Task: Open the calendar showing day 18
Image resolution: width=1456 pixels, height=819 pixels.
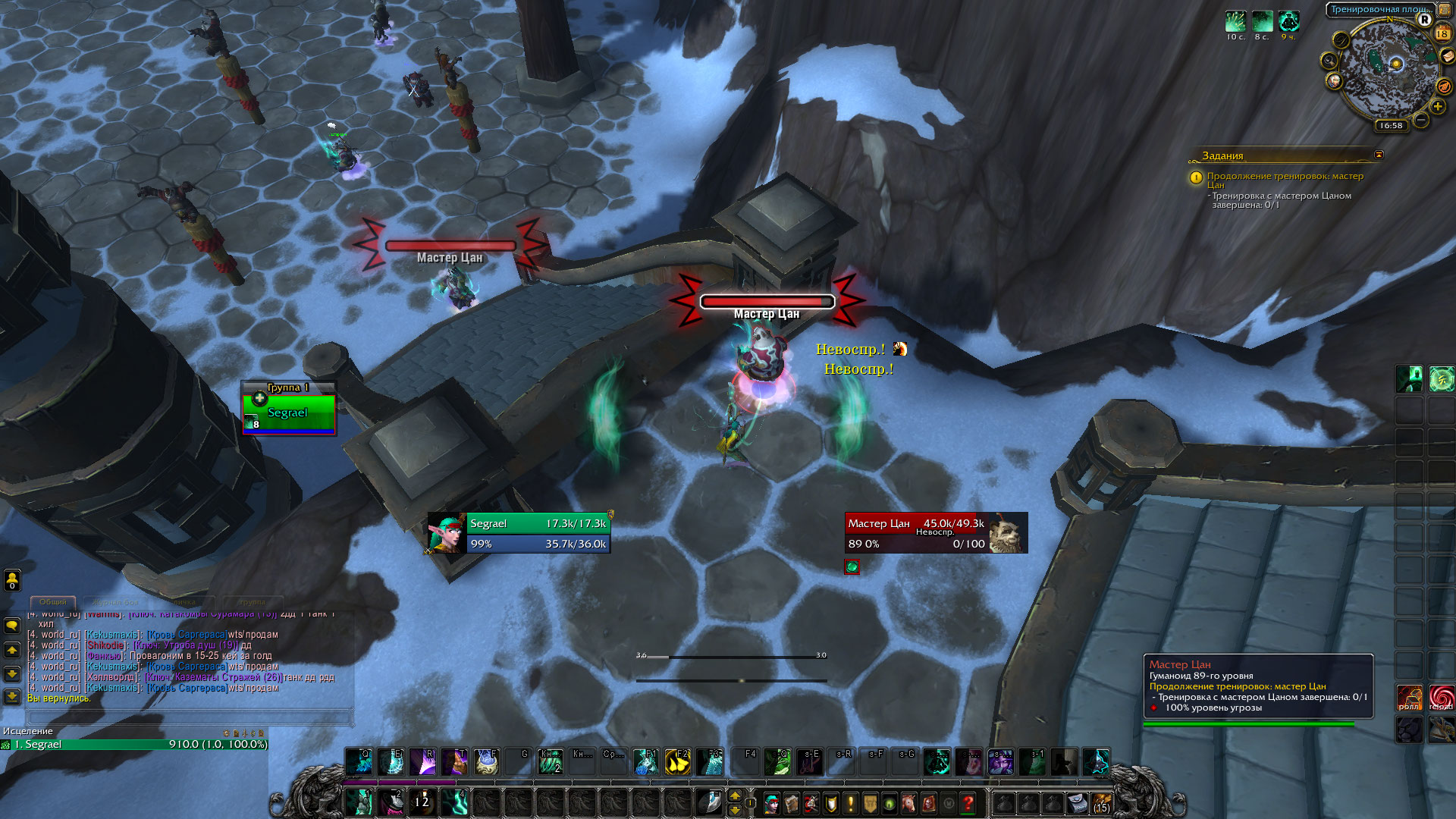Action: coord(1442,33)
